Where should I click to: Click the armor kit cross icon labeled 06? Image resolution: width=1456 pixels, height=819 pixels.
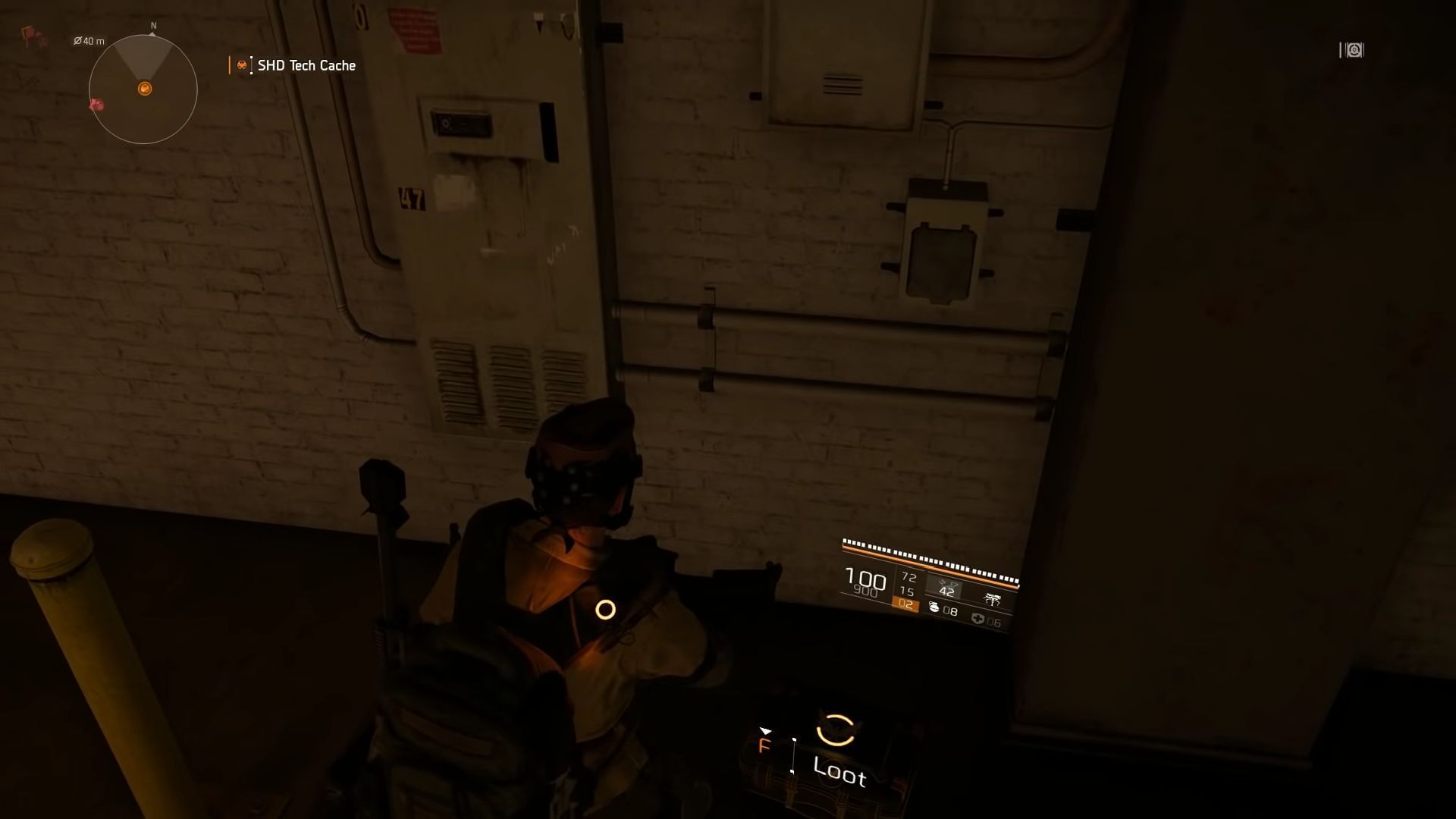978,620
